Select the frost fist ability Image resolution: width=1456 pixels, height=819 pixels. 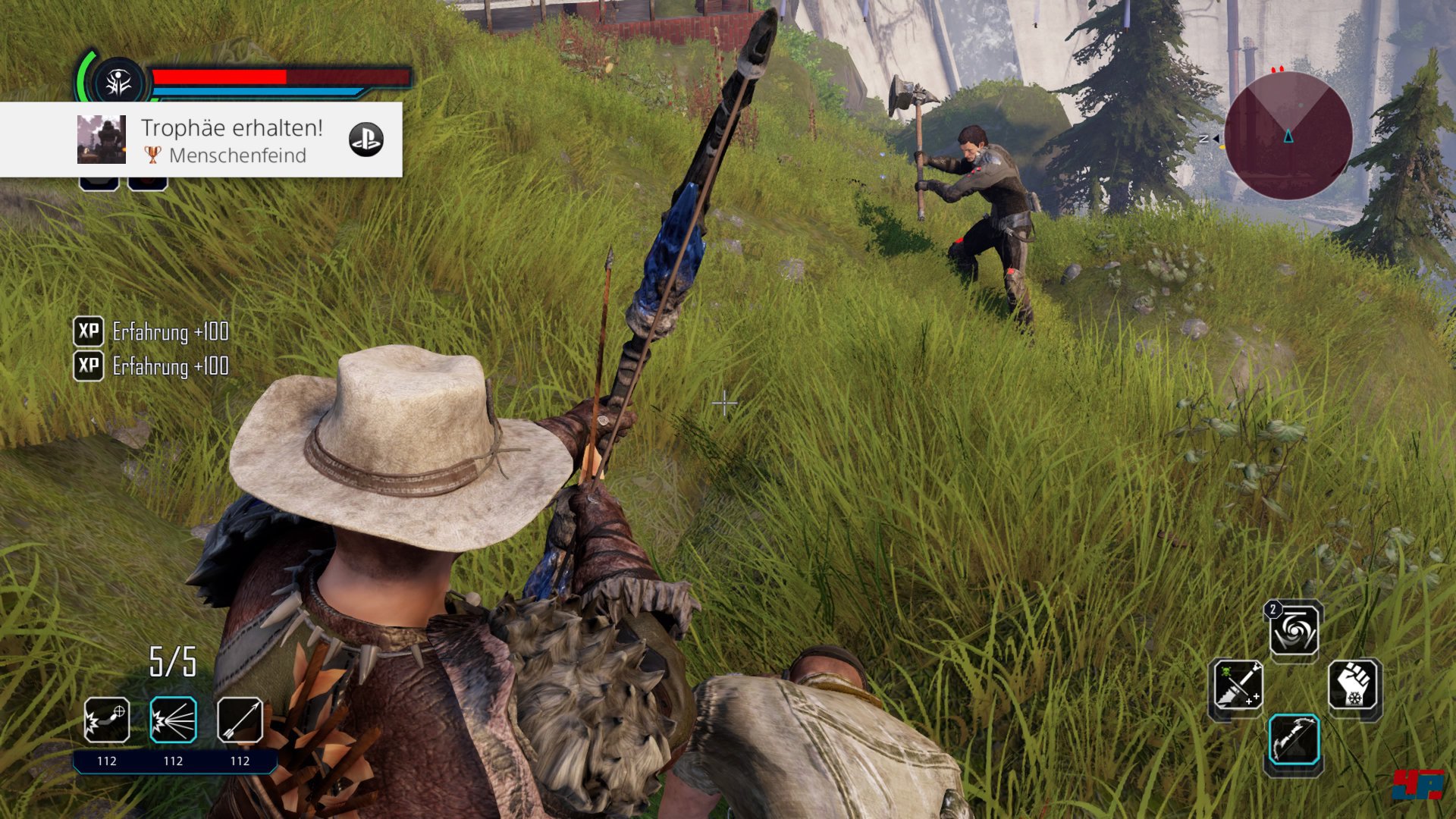click(1353, 686)
